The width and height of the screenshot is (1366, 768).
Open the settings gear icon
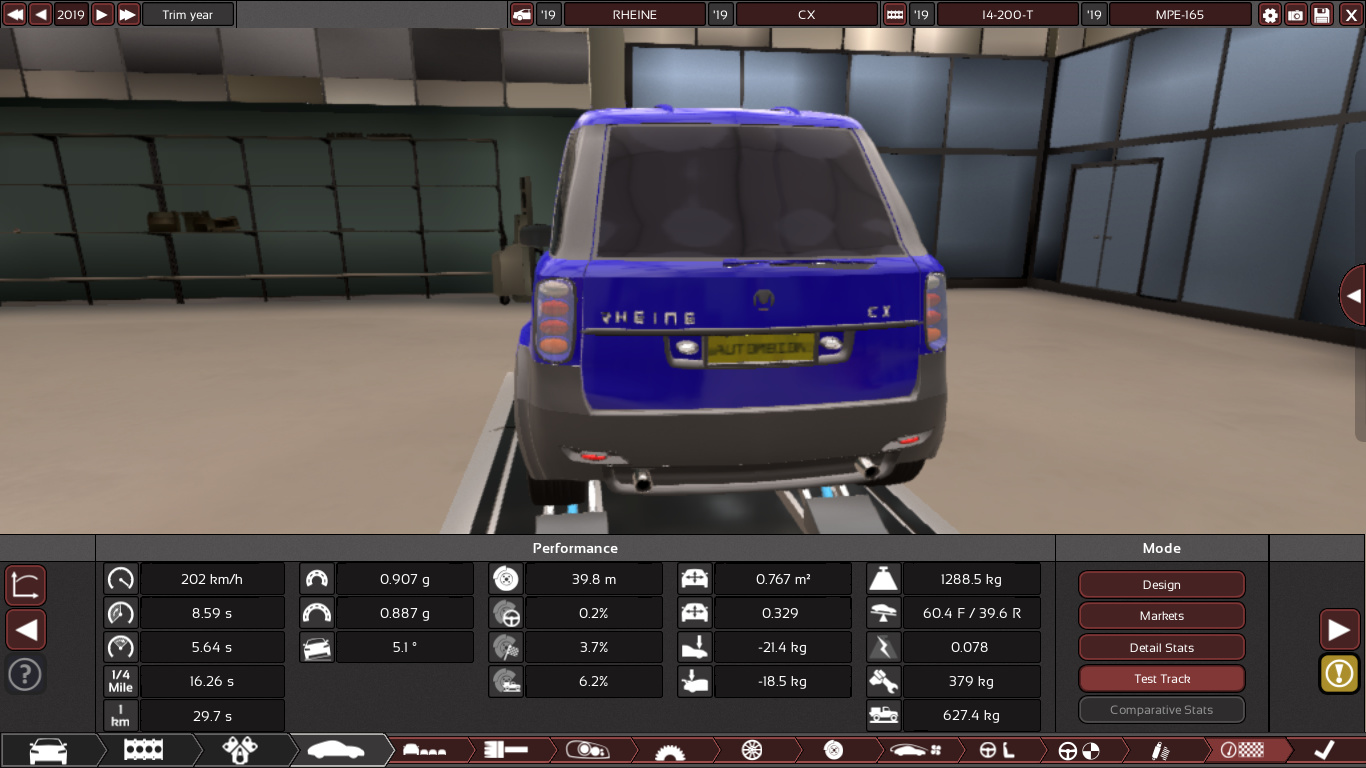click(1270, 15)
